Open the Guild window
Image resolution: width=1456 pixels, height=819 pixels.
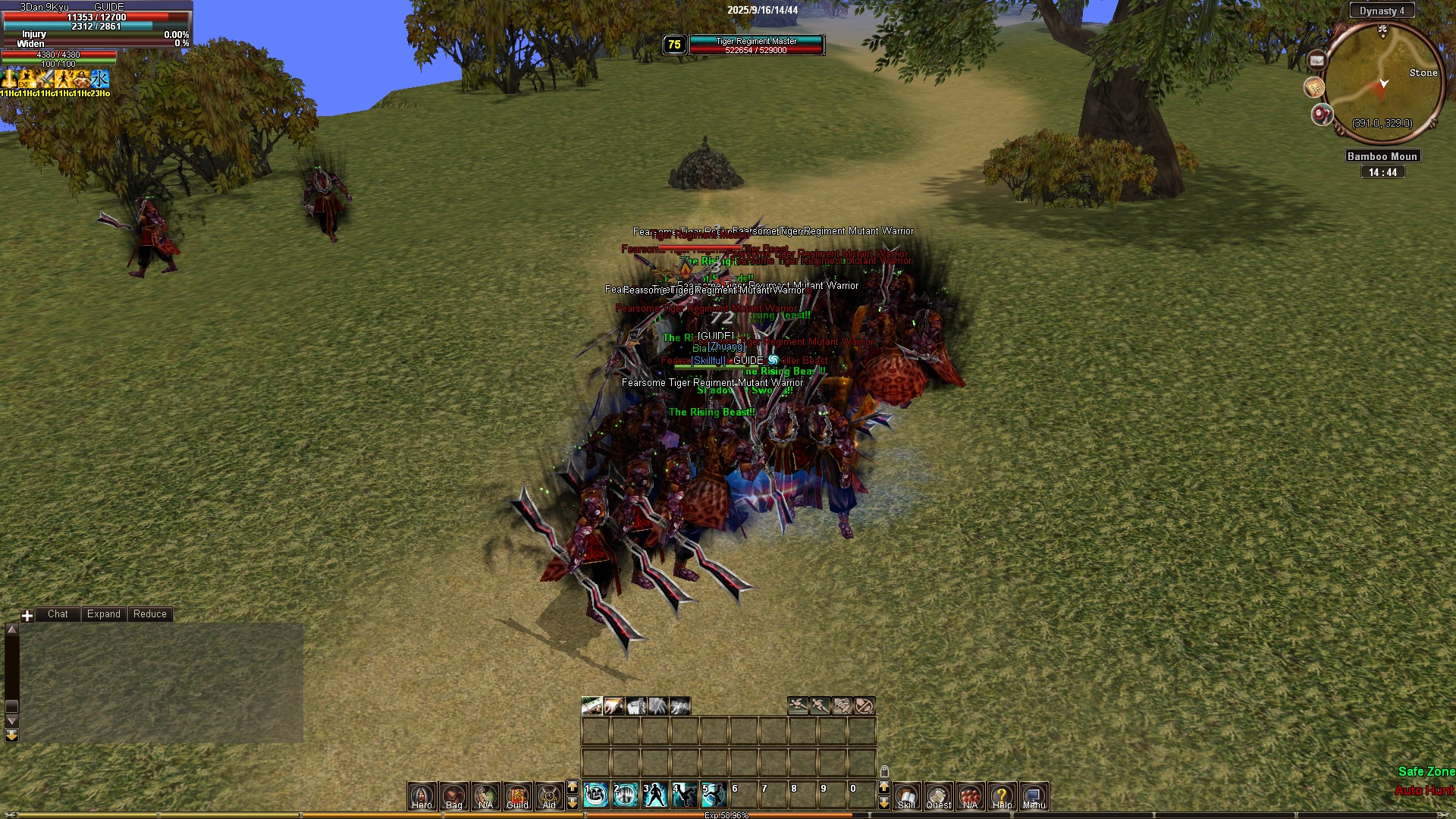(x=517, y=795)
